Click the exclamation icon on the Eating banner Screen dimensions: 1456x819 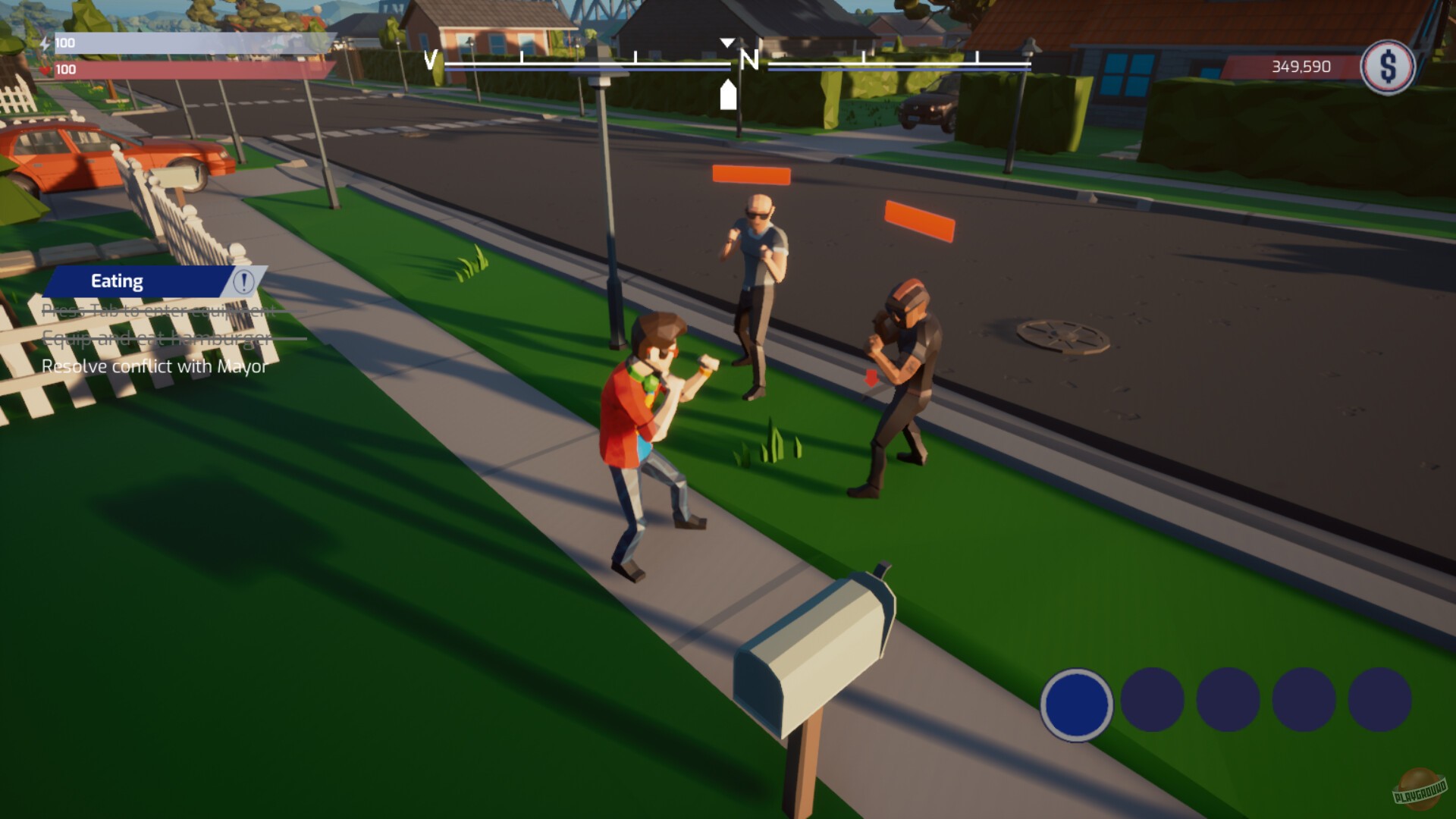click(243, 283)
